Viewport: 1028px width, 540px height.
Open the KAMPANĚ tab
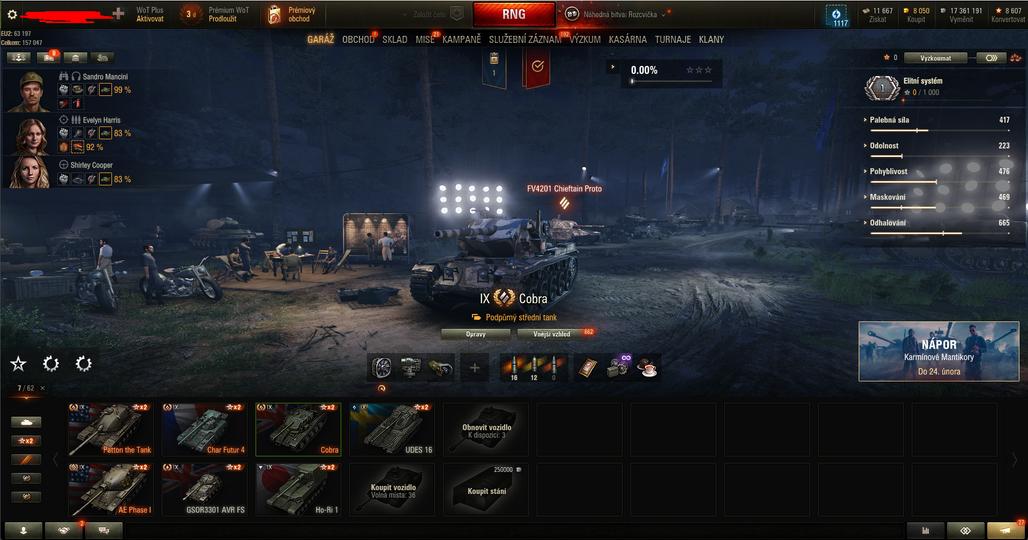(x=462, y=40)
